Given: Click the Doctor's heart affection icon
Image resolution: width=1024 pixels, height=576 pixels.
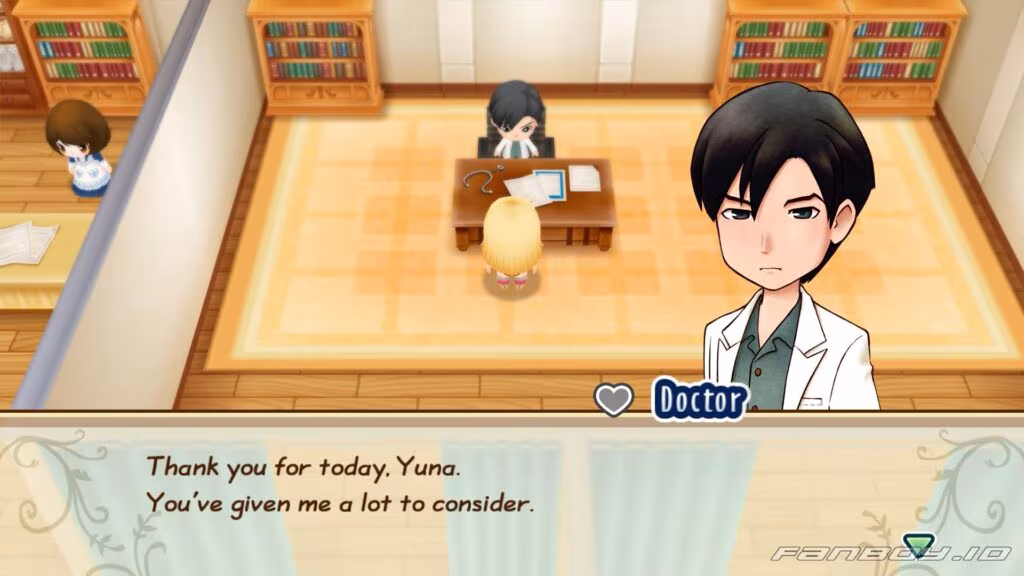Looking at the screenshot, I should tap(613, 400).
